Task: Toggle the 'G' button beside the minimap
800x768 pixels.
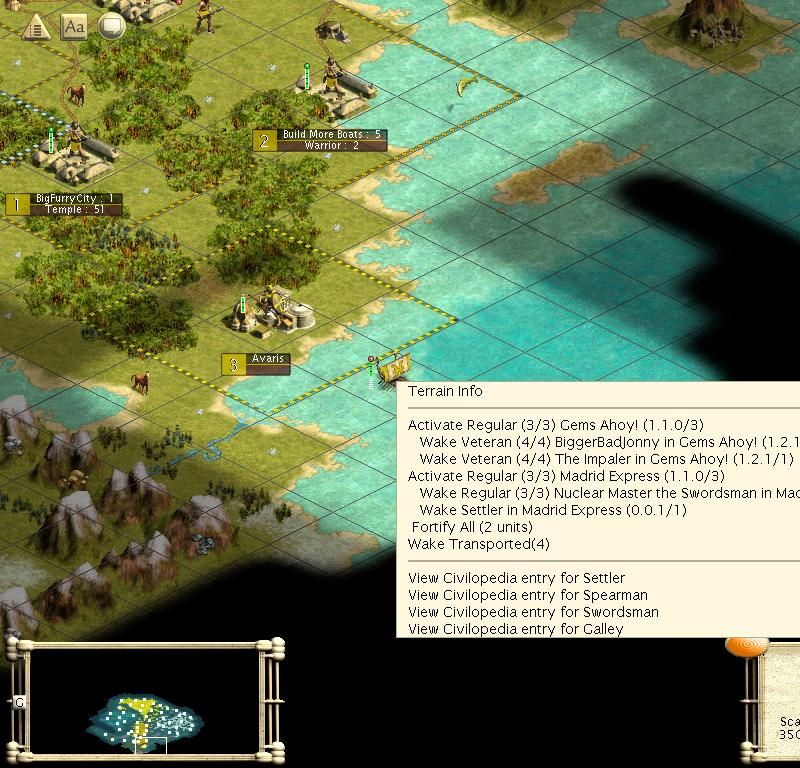Action: point(18,703)
